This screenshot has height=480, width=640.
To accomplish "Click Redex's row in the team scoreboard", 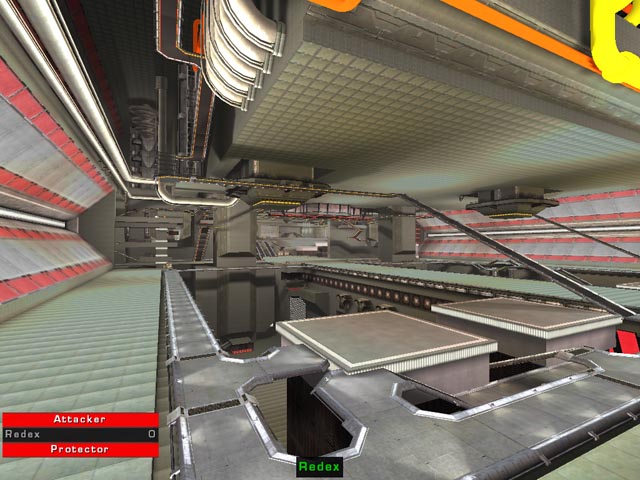I will [x=80, y=435].
